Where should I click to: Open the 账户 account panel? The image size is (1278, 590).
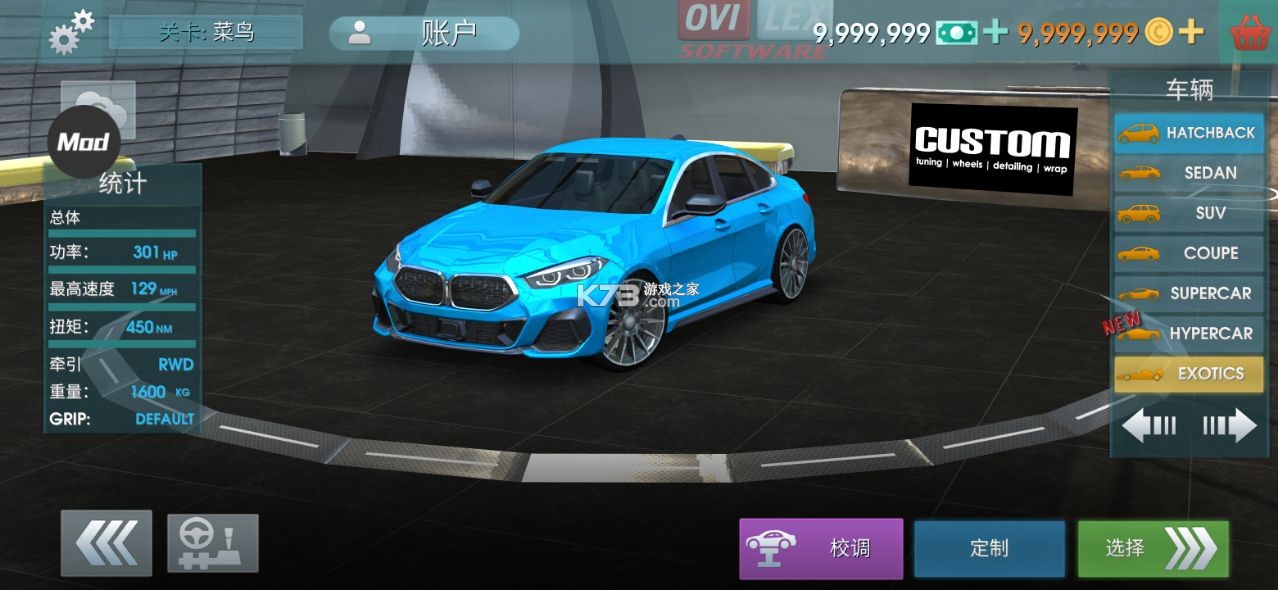(x=424, y=33)
